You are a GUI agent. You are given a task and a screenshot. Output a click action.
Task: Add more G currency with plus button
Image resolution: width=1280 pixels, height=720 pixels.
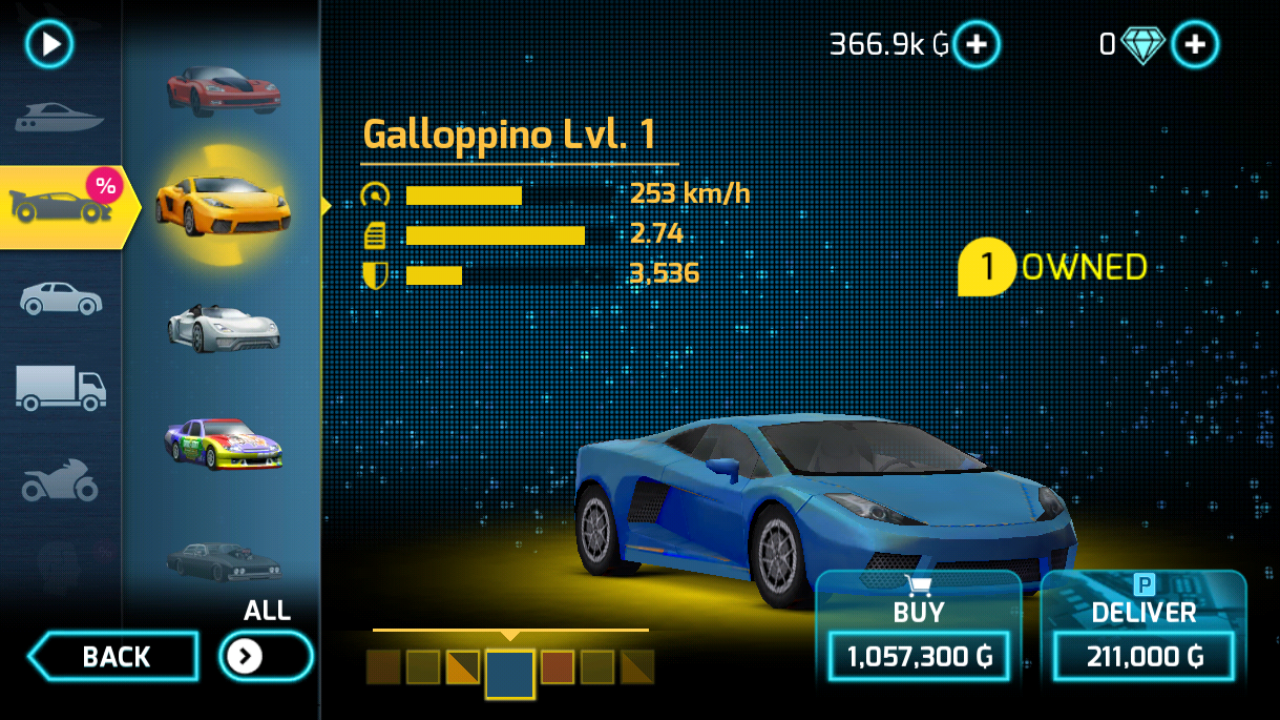976,44
